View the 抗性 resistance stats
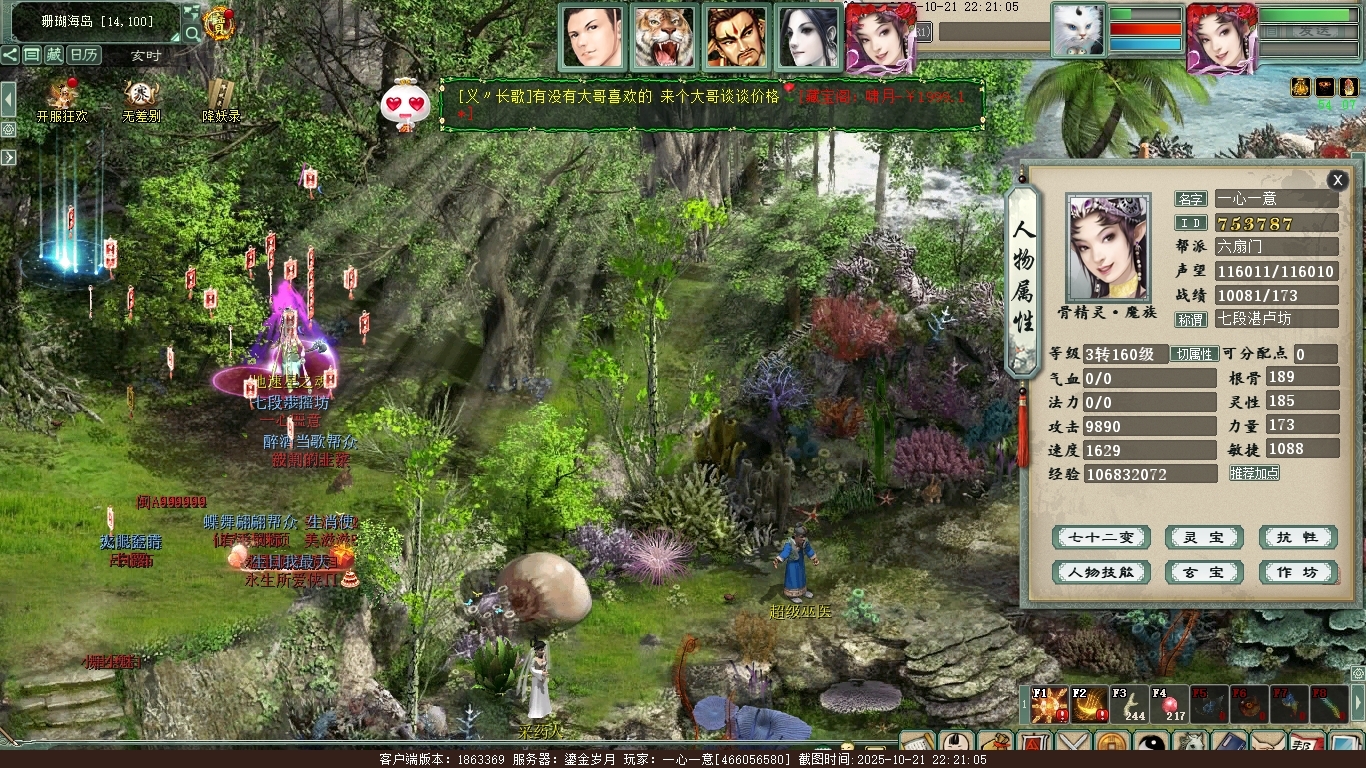Image resolution: width=1366 pixels, height=768 pixels. click(x=1297, y=538)
